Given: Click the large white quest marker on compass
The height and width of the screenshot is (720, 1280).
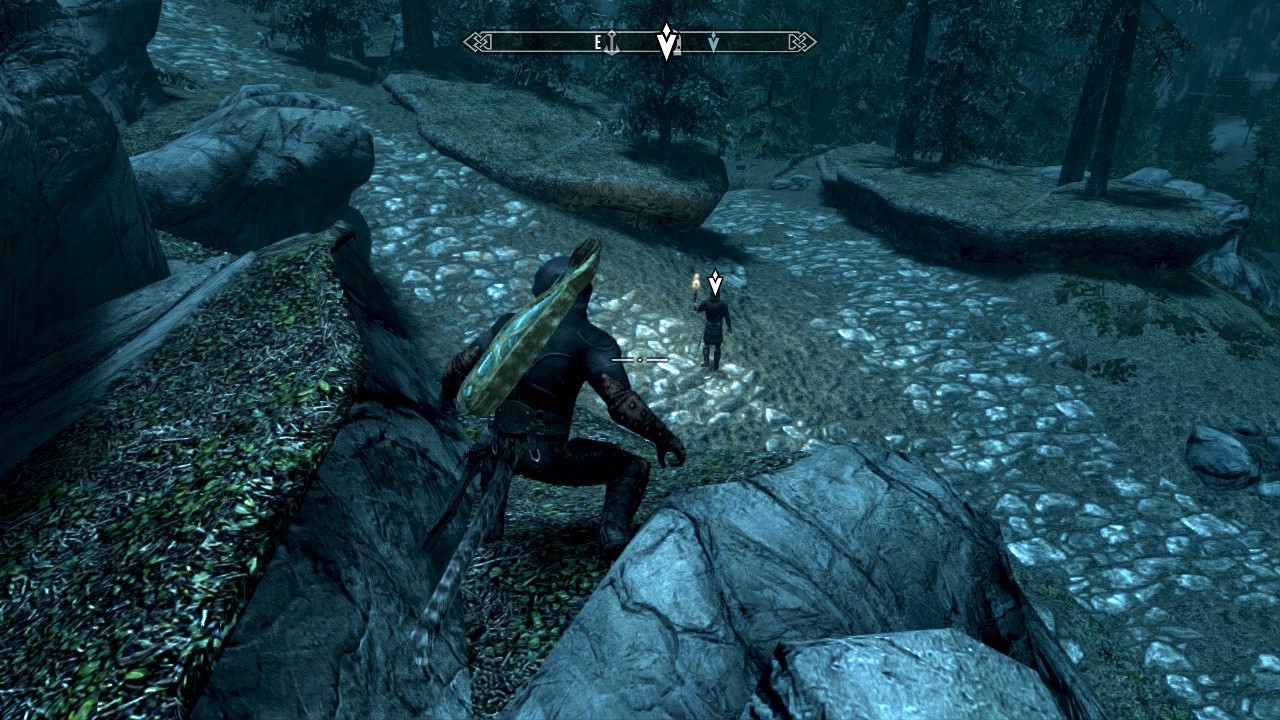Looking at the screenshot, I should [x=666, y=41].
